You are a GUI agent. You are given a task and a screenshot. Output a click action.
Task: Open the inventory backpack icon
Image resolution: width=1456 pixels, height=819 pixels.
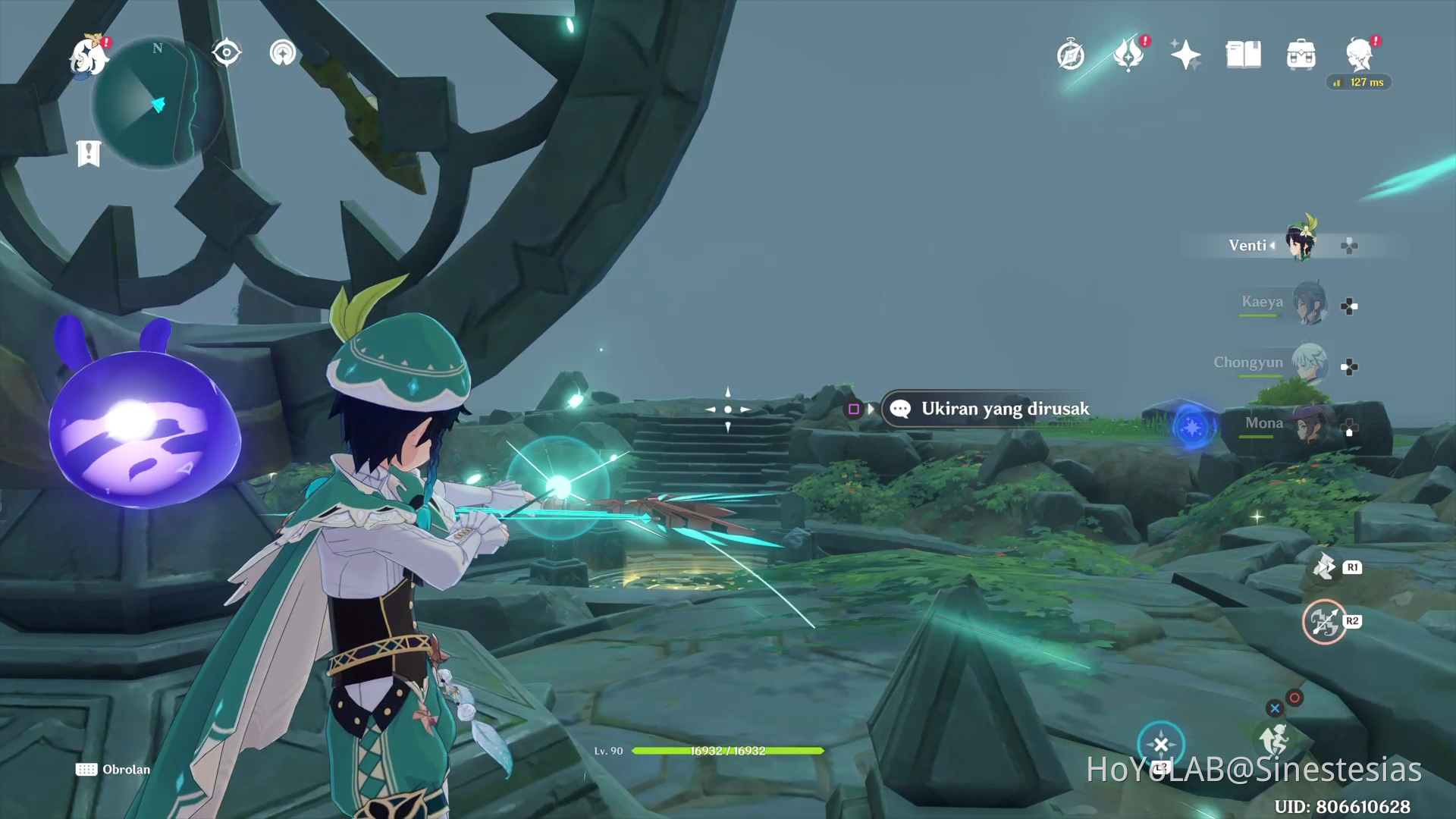(1301, 55)
